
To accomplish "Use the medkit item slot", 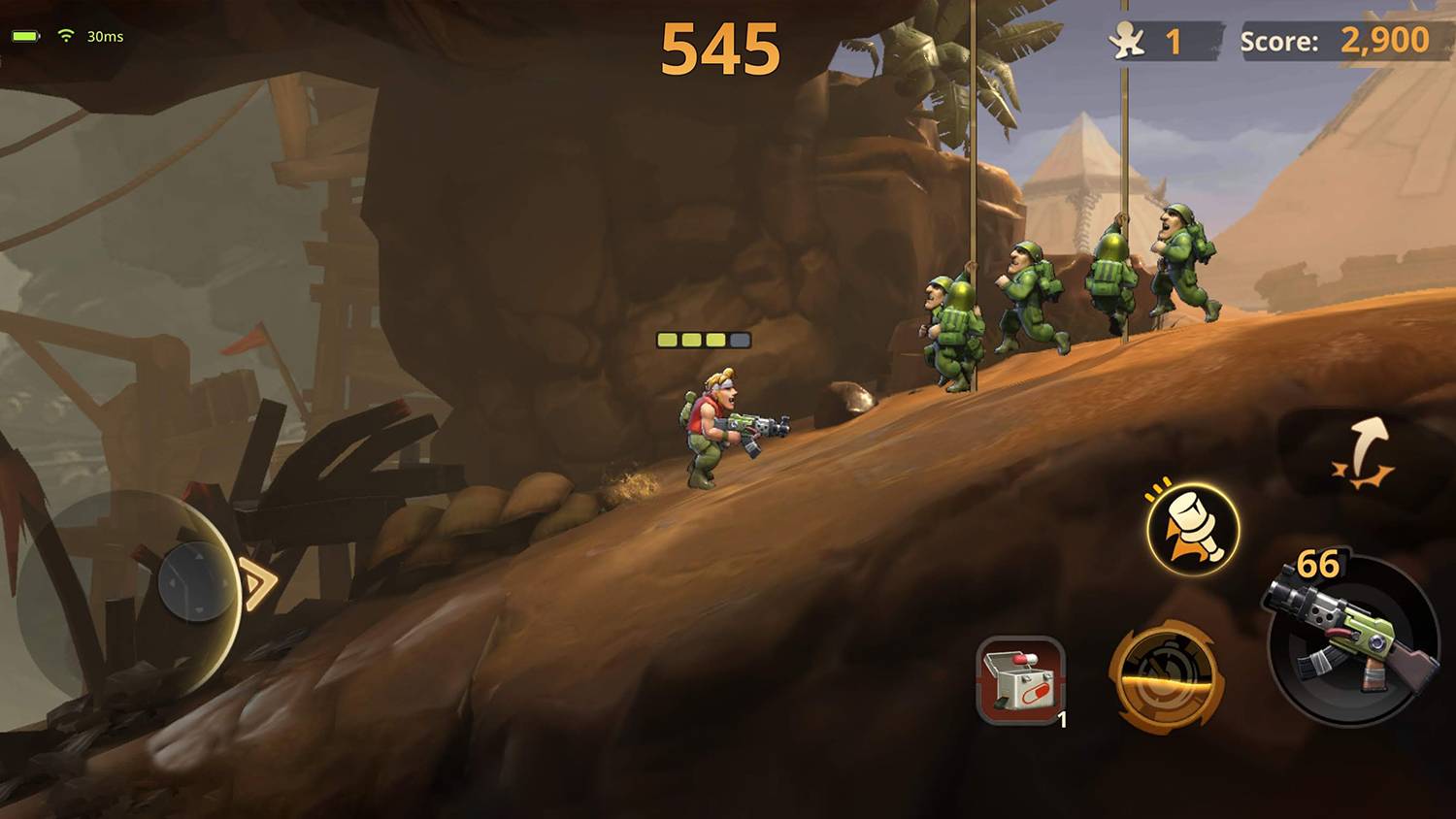I will tap(1020, 679).
